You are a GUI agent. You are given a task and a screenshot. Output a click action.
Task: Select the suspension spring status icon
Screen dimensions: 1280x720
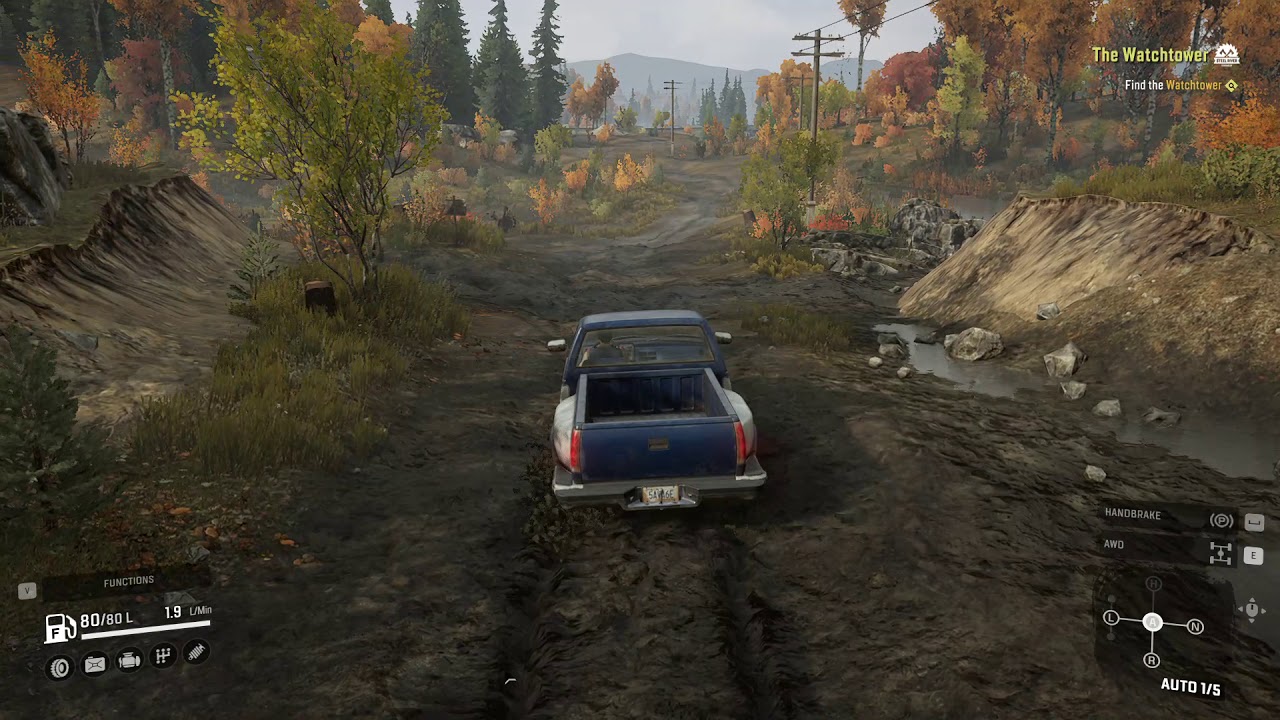coord(197,652)
